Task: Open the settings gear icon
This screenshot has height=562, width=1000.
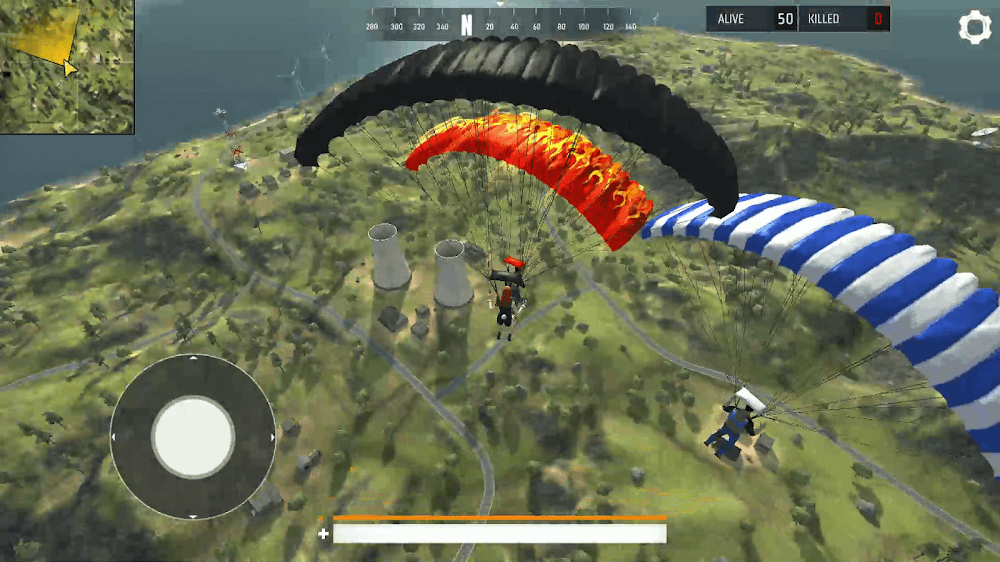Action: [x=974, y=27]
